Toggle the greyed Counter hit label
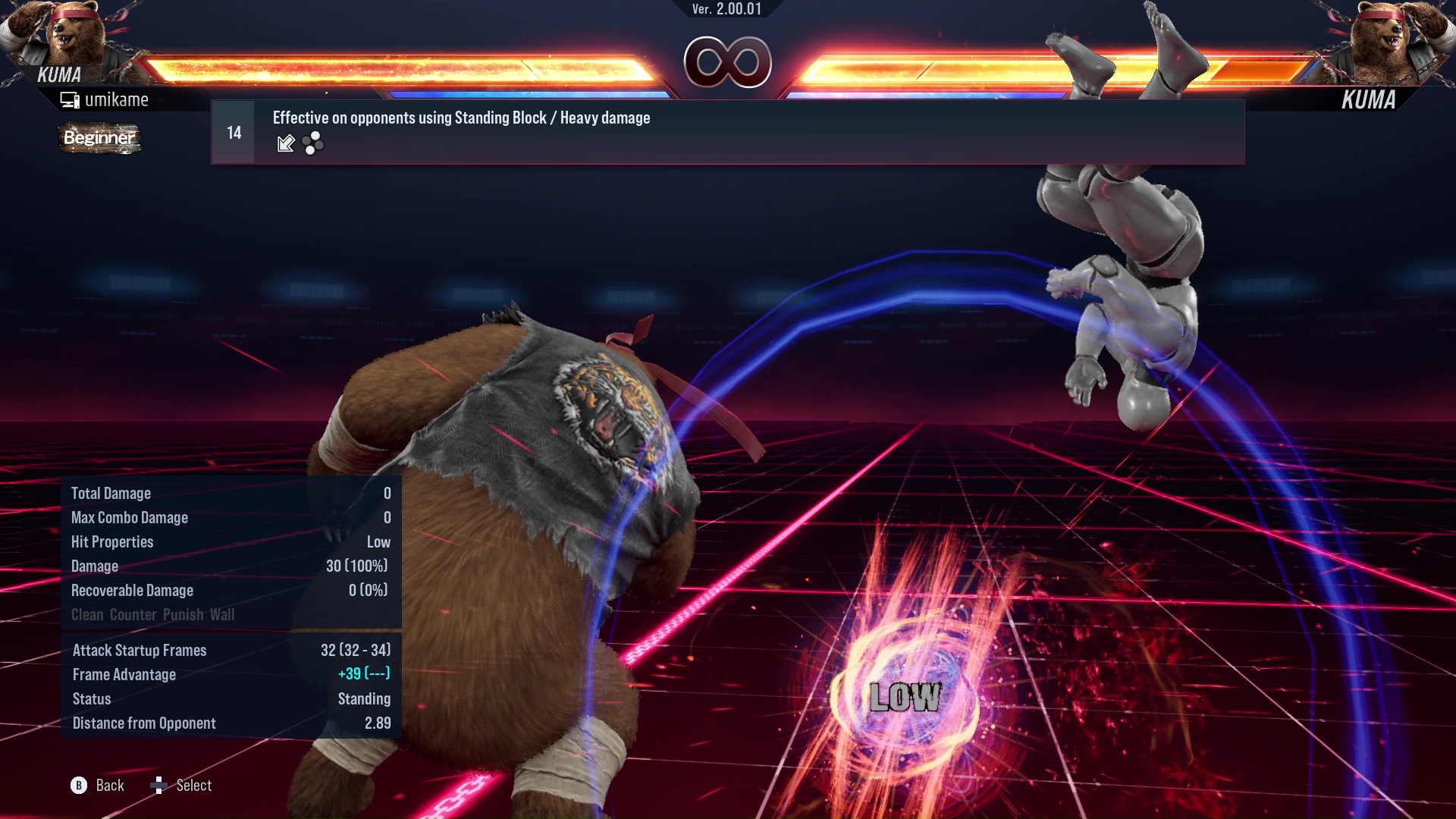1456x819 pixels. [x=135, y=614]
